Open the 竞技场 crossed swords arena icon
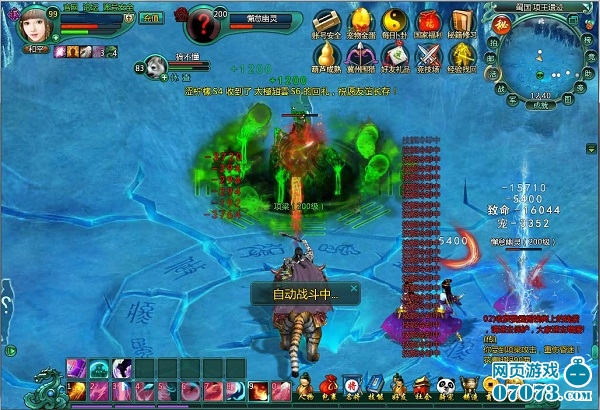 coord(427,55)
